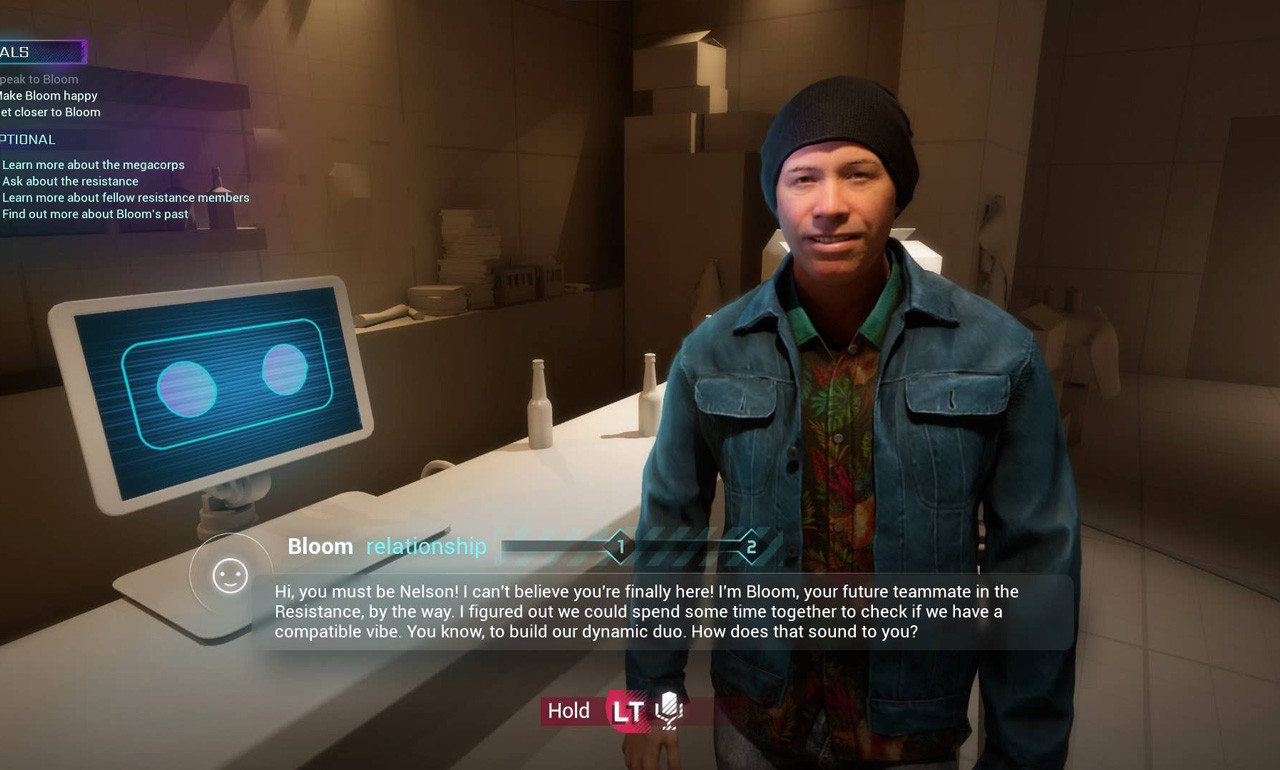Click the microphone voice input icon
The width and height of the screenshot is (1280, 770).
pos(668,710)
